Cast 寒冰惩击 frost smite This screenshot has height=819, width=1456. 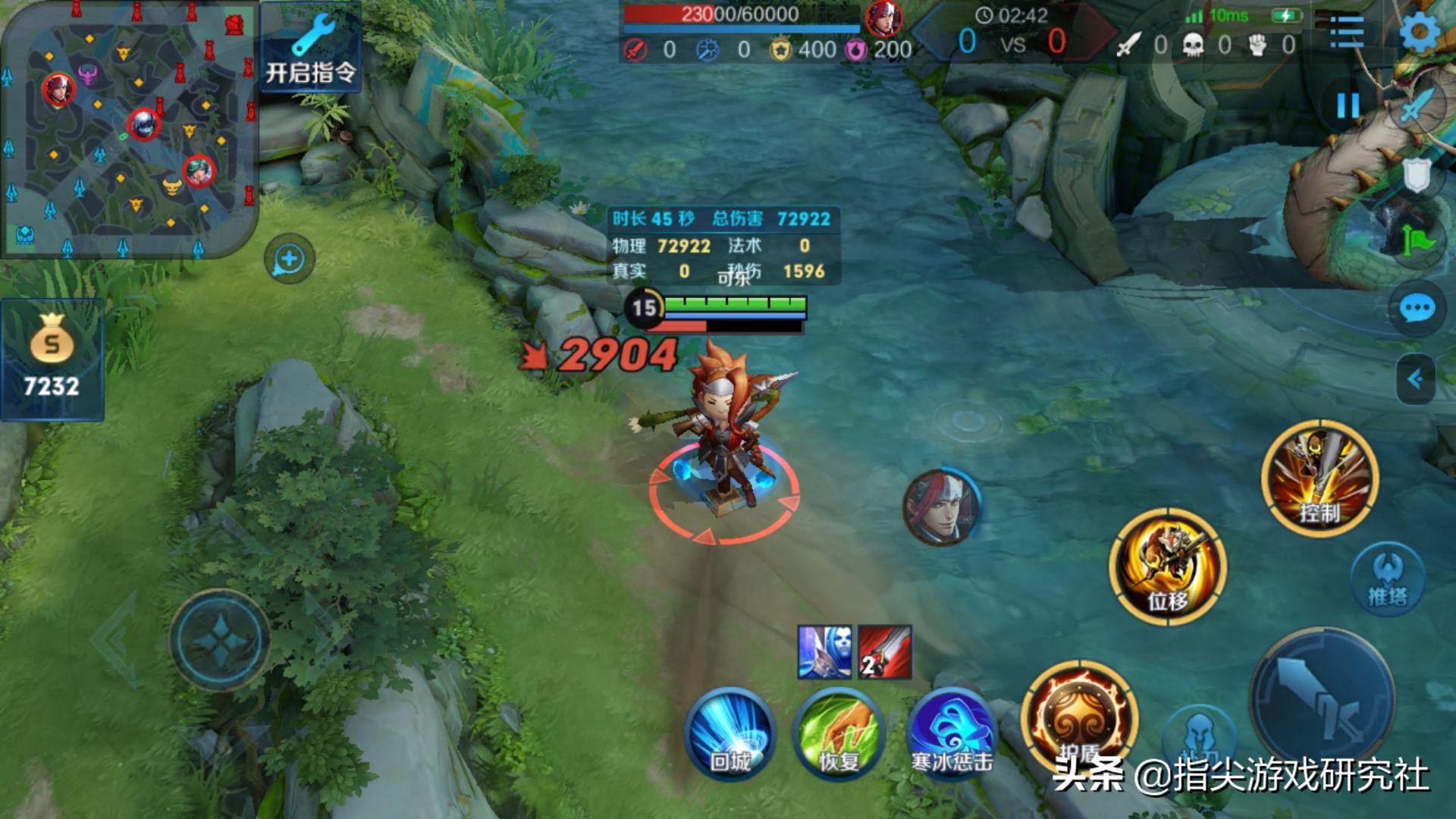[x=951, y=733]
